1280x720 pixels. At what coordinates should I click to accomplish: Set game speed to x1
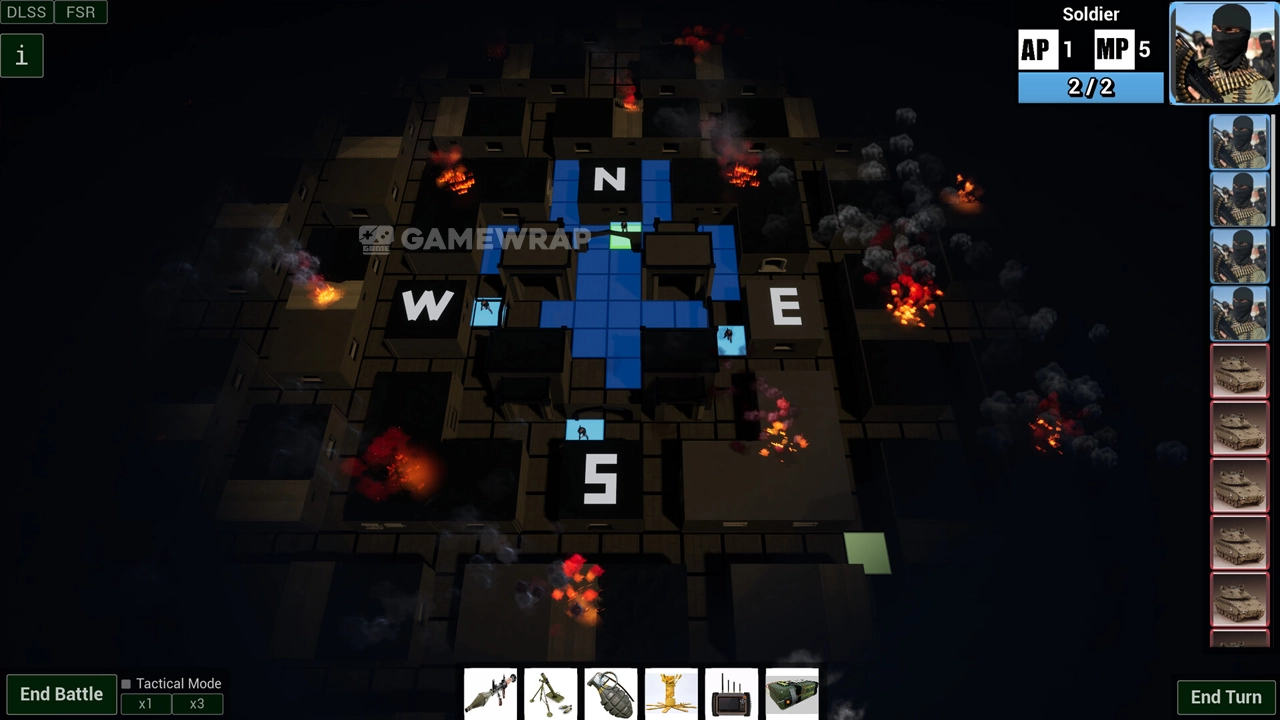click(146, 704)
